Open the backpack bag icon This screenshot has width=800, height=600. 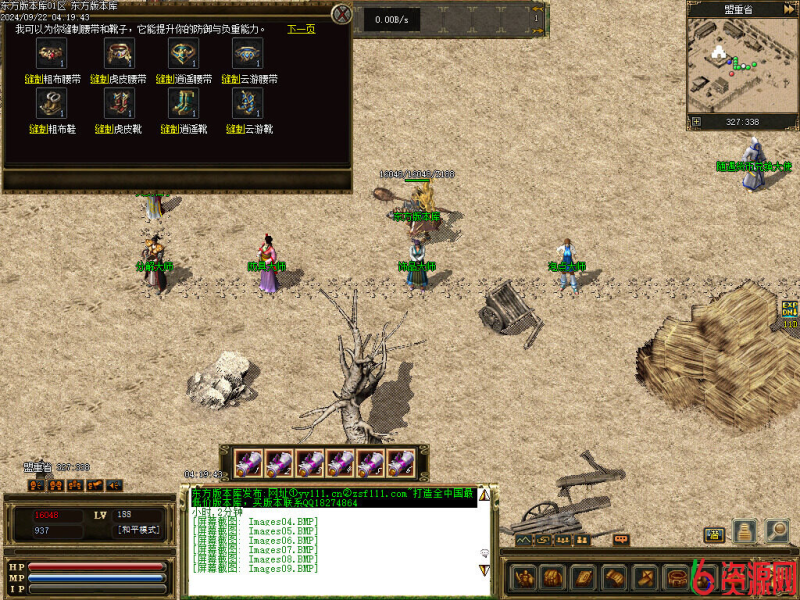point(552,577)
